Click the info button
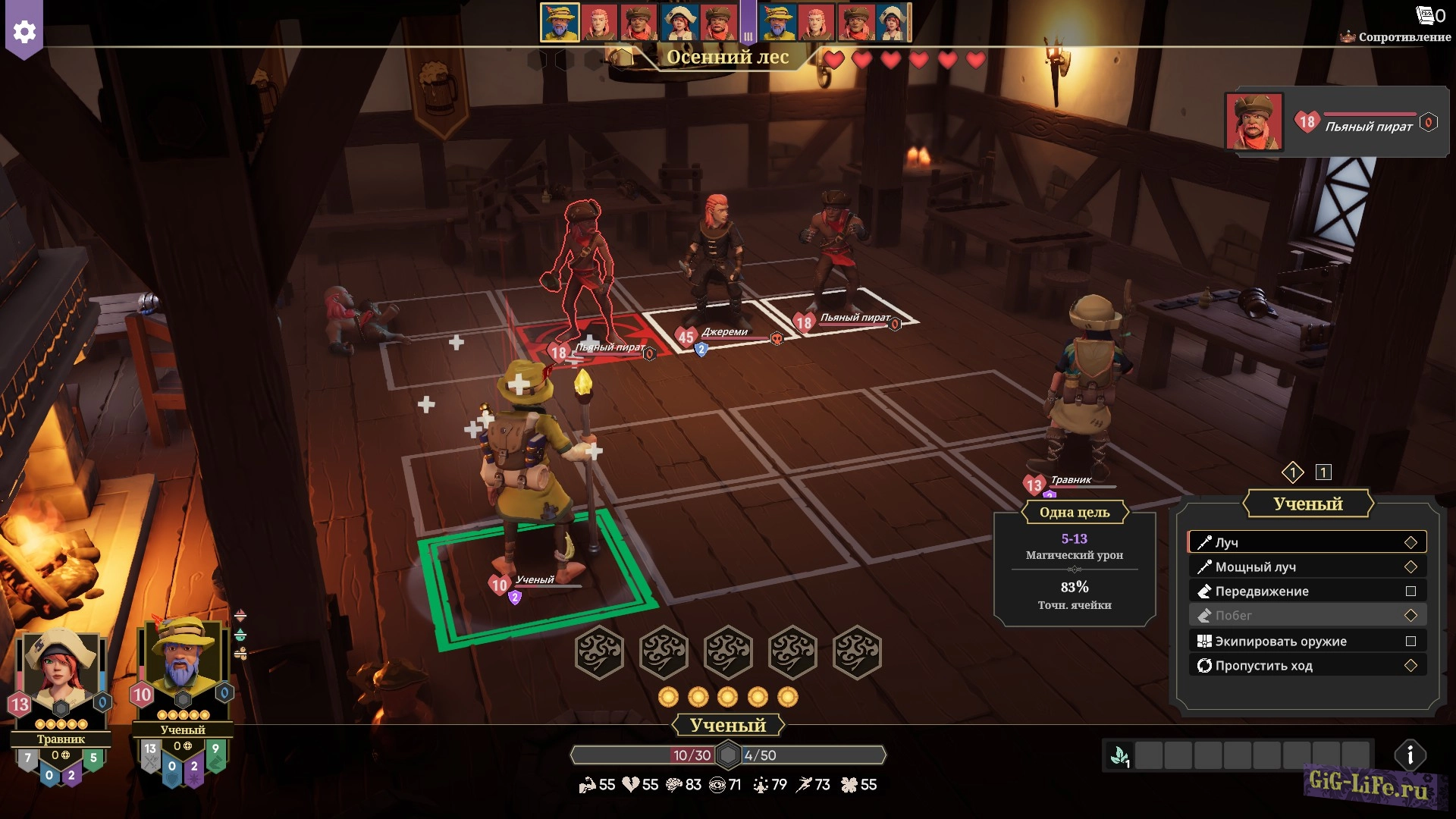The image size is (1456, 819). coord(1410,755)
